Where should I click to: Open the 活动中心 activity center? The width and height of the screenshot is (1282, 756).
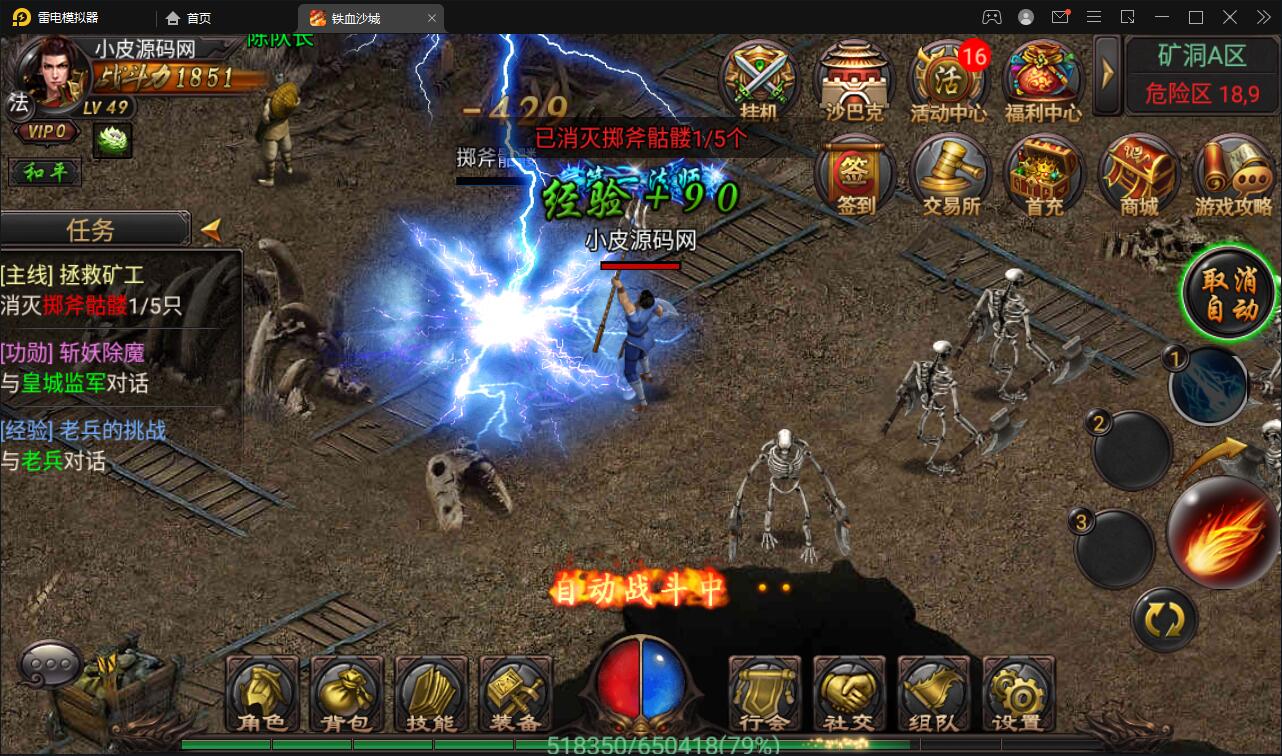click(x=946, y=80)
